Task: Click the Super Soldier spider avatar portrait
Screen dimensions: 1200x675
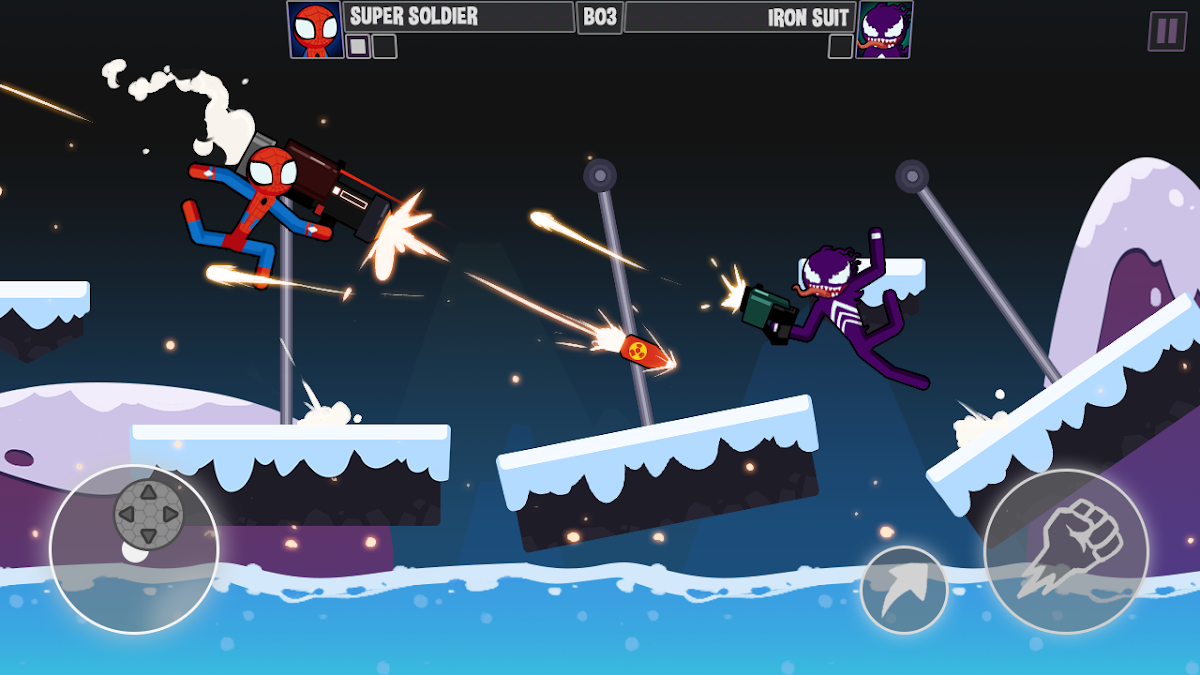Action: click(315, 30)
